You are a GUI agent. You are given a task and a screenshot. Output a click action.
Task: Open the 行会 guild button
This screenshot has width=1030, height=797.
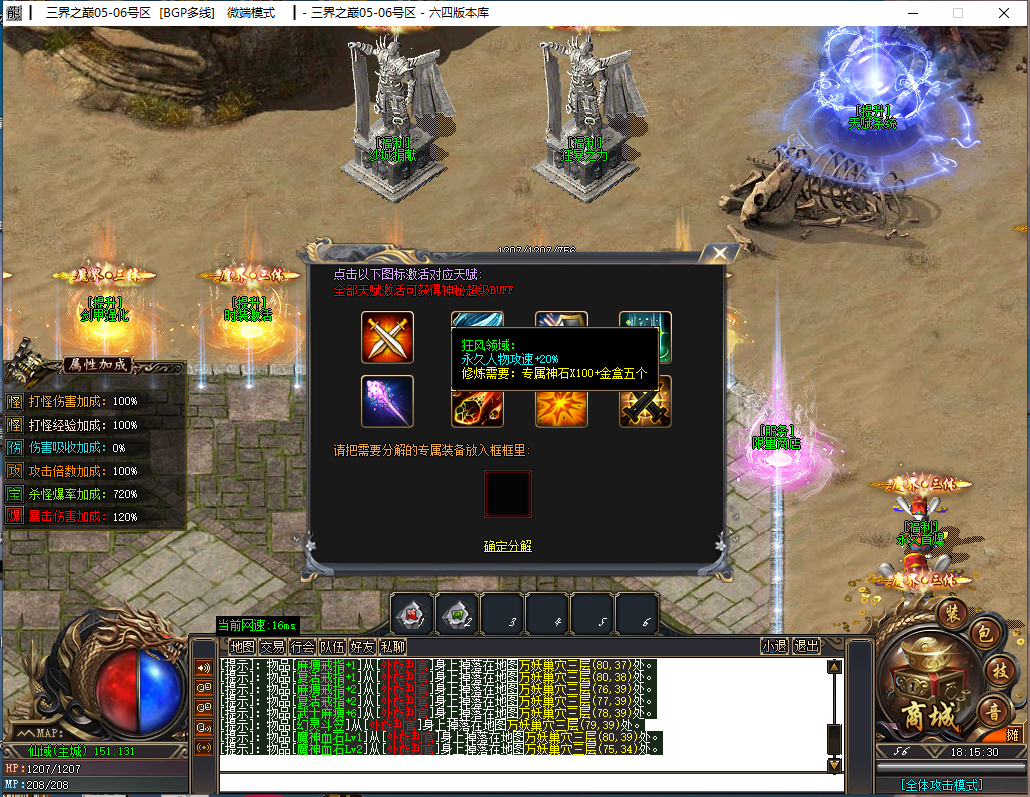[x=302, y=646]
